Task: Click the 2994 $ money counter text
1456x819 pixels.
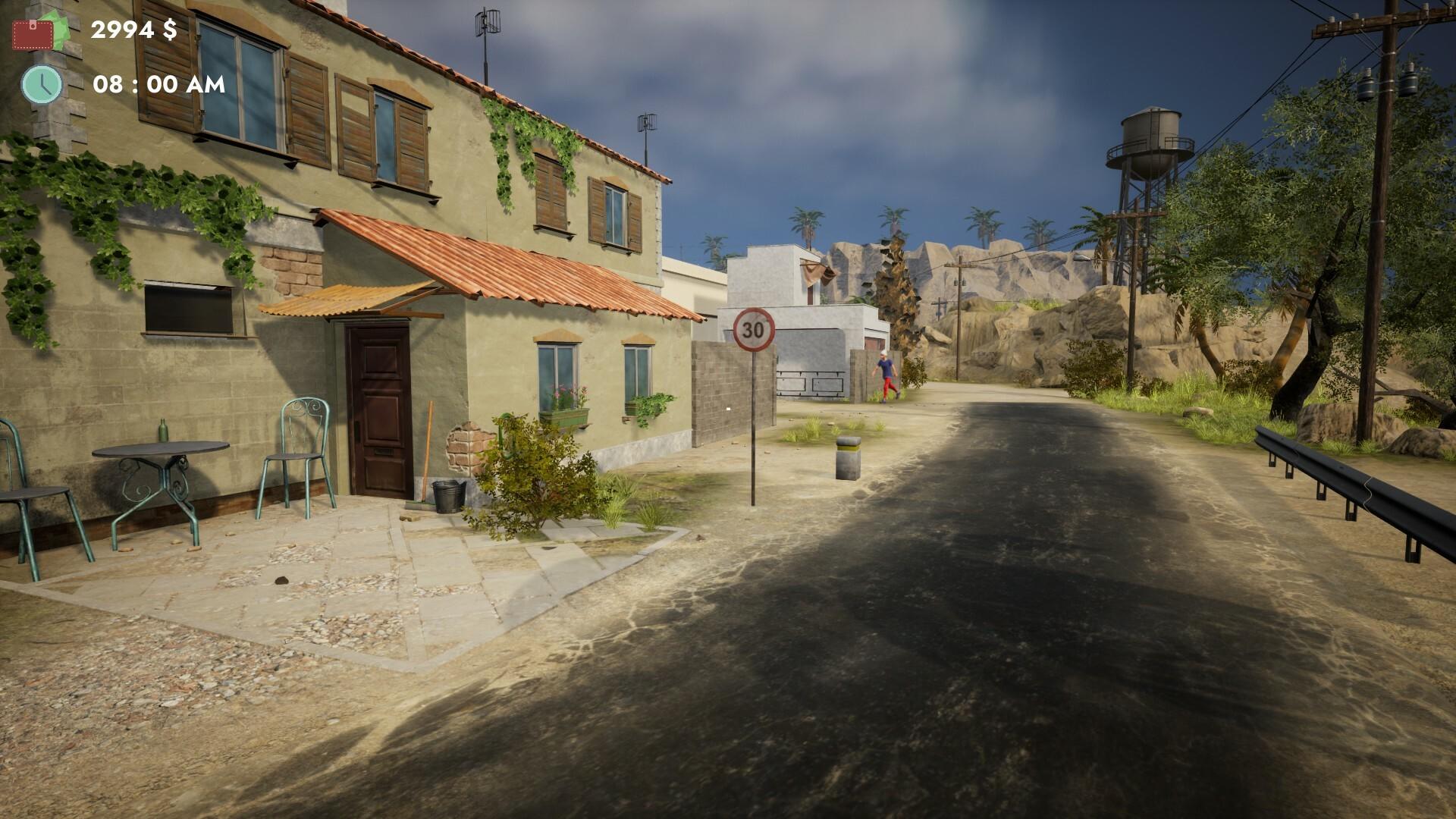Action: 133,32
